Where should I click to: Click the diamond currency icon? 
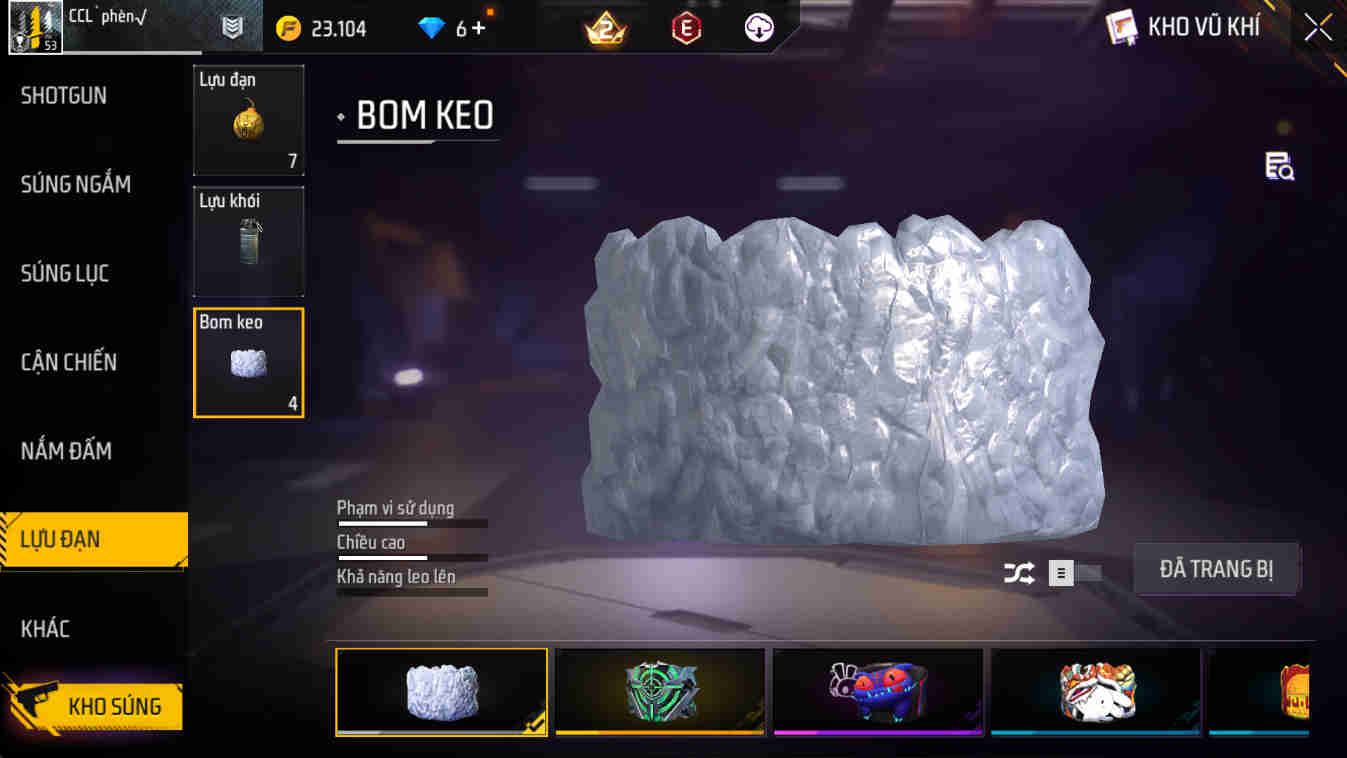(434, 28)
